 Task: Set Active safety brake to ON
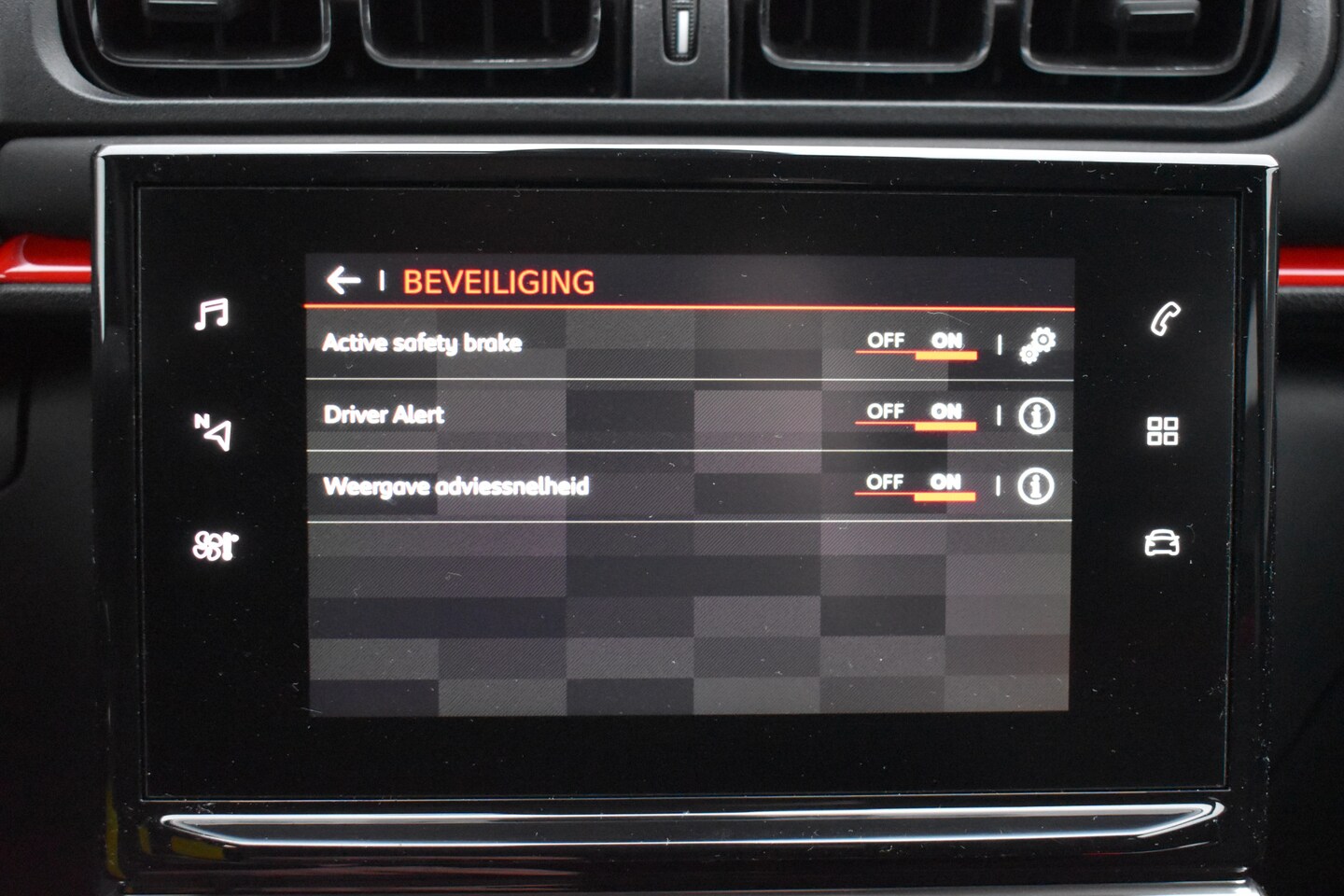pyautogui.click(x=946, y=342)
